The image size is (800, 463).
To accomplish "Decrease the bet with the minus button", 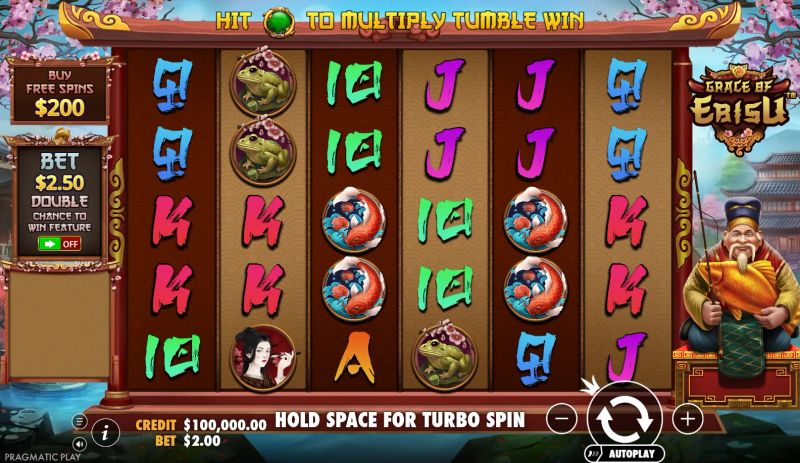I will (x=562, y=418).
